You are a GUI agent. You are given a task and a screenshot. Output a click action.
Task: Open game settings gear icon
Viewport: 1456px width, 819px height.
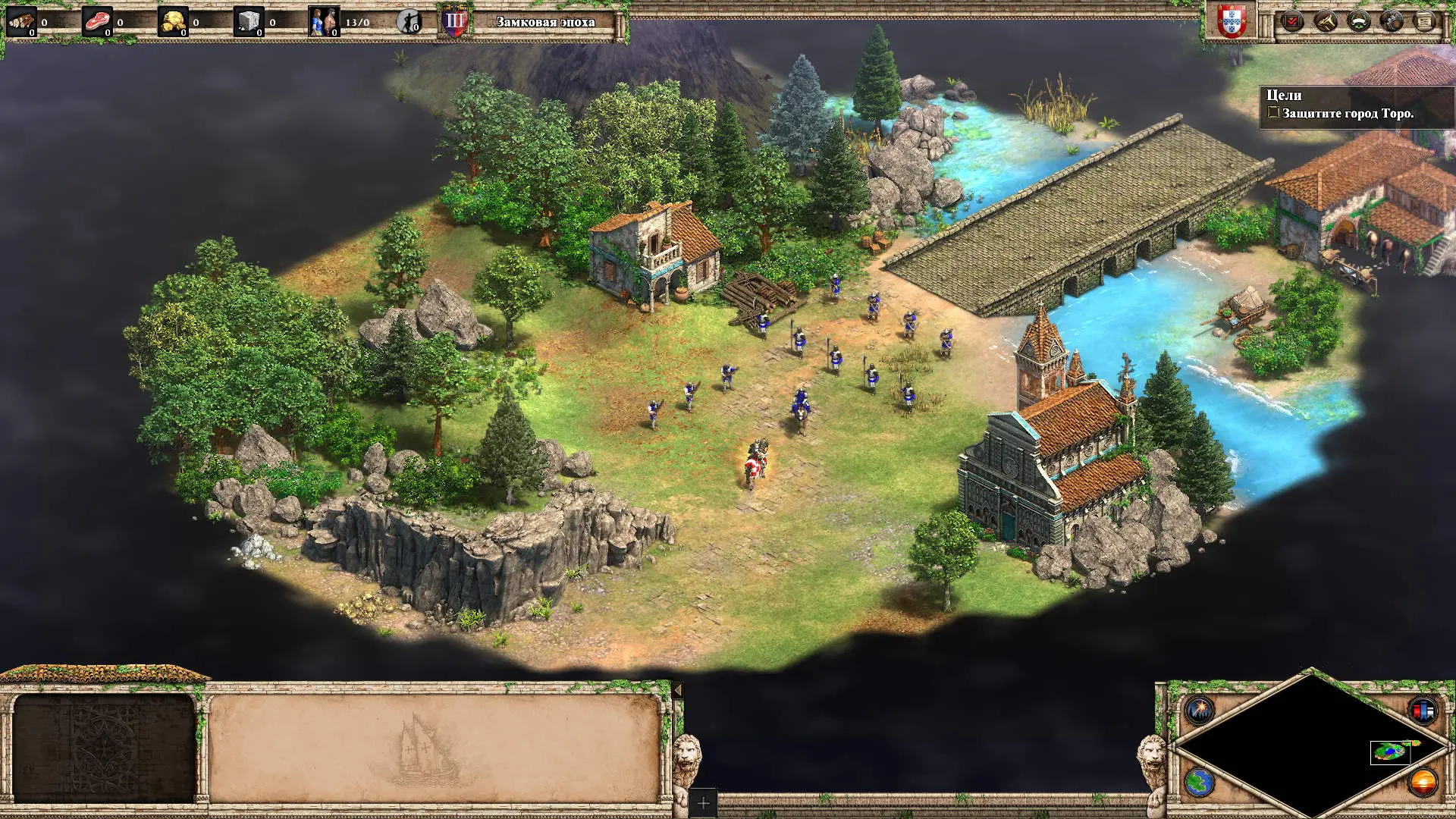pyautogui.click(x=1392, y=21)
